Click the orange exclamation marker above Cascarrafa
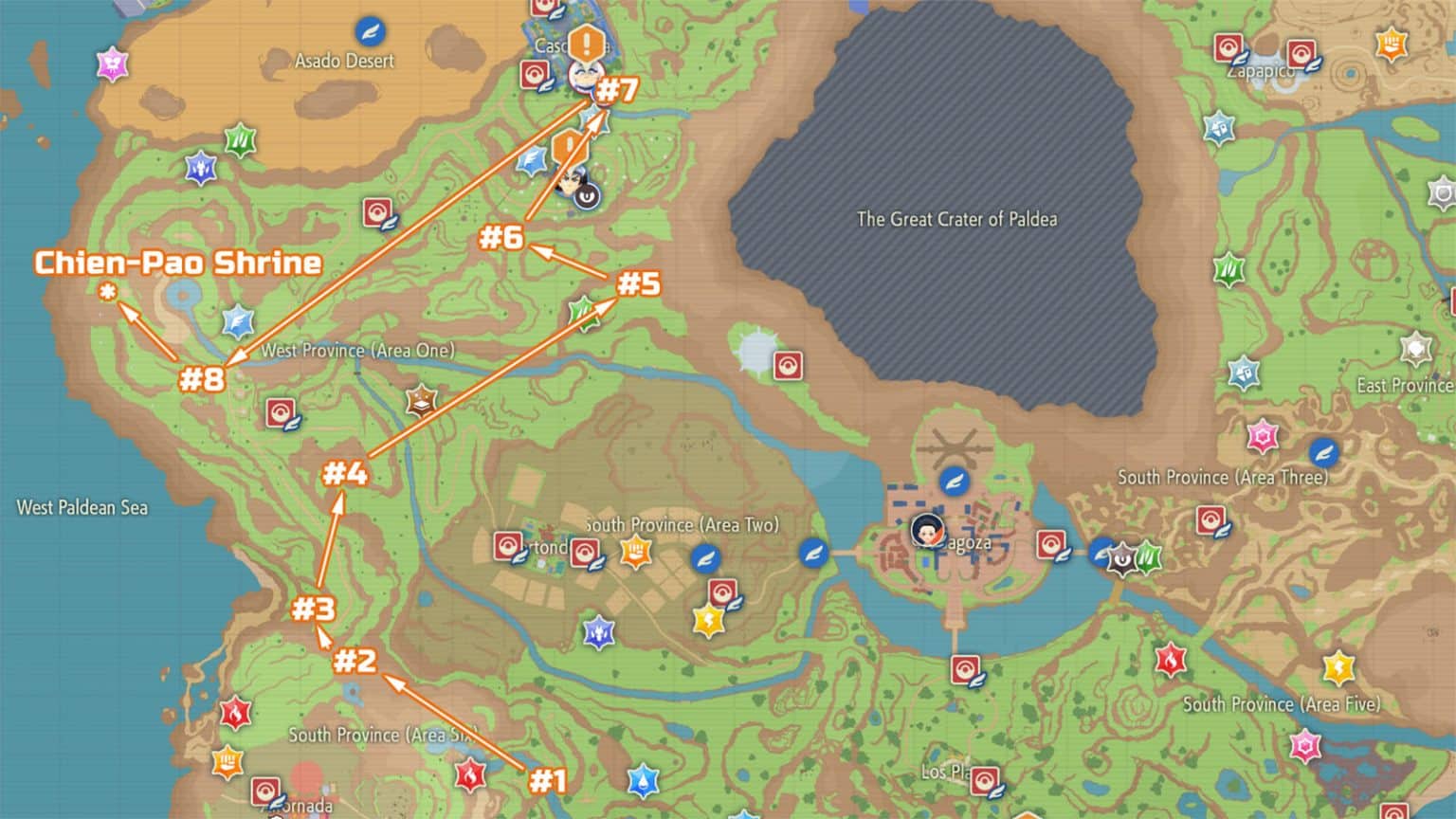The height and width of the screenshot is (819, 1456). pos(585,43)
